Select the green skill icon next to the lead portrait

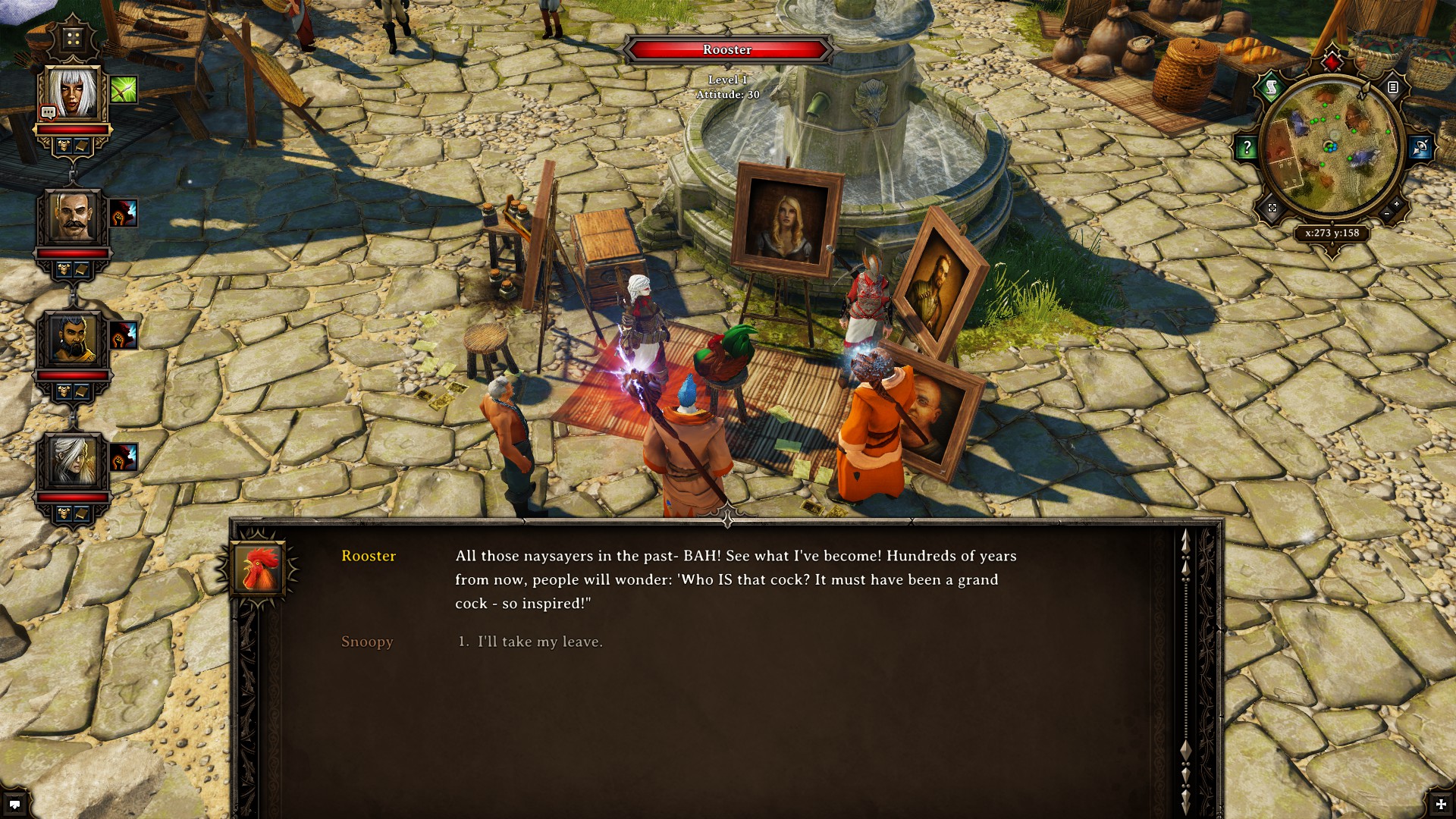(123, 89)
